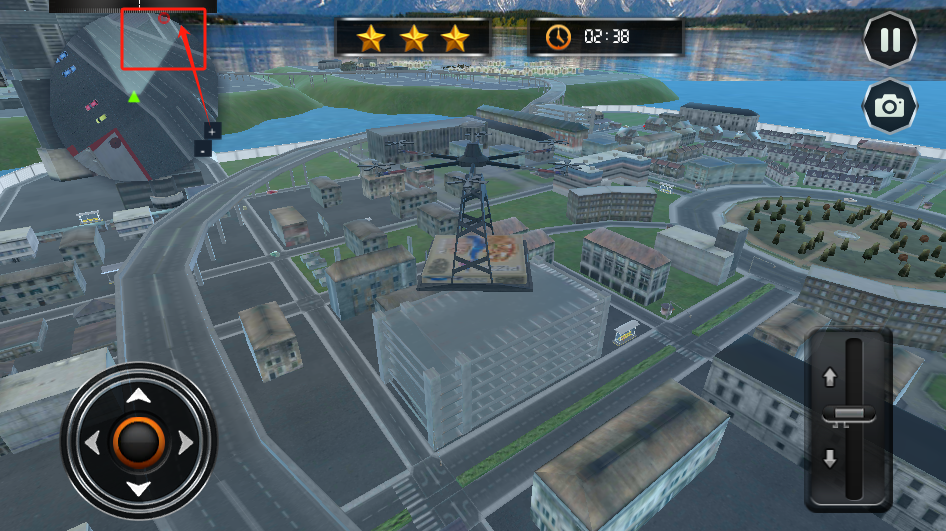Click the altitude slider's down arrow
The image size is (946, 531).
(x=829, y=459)
